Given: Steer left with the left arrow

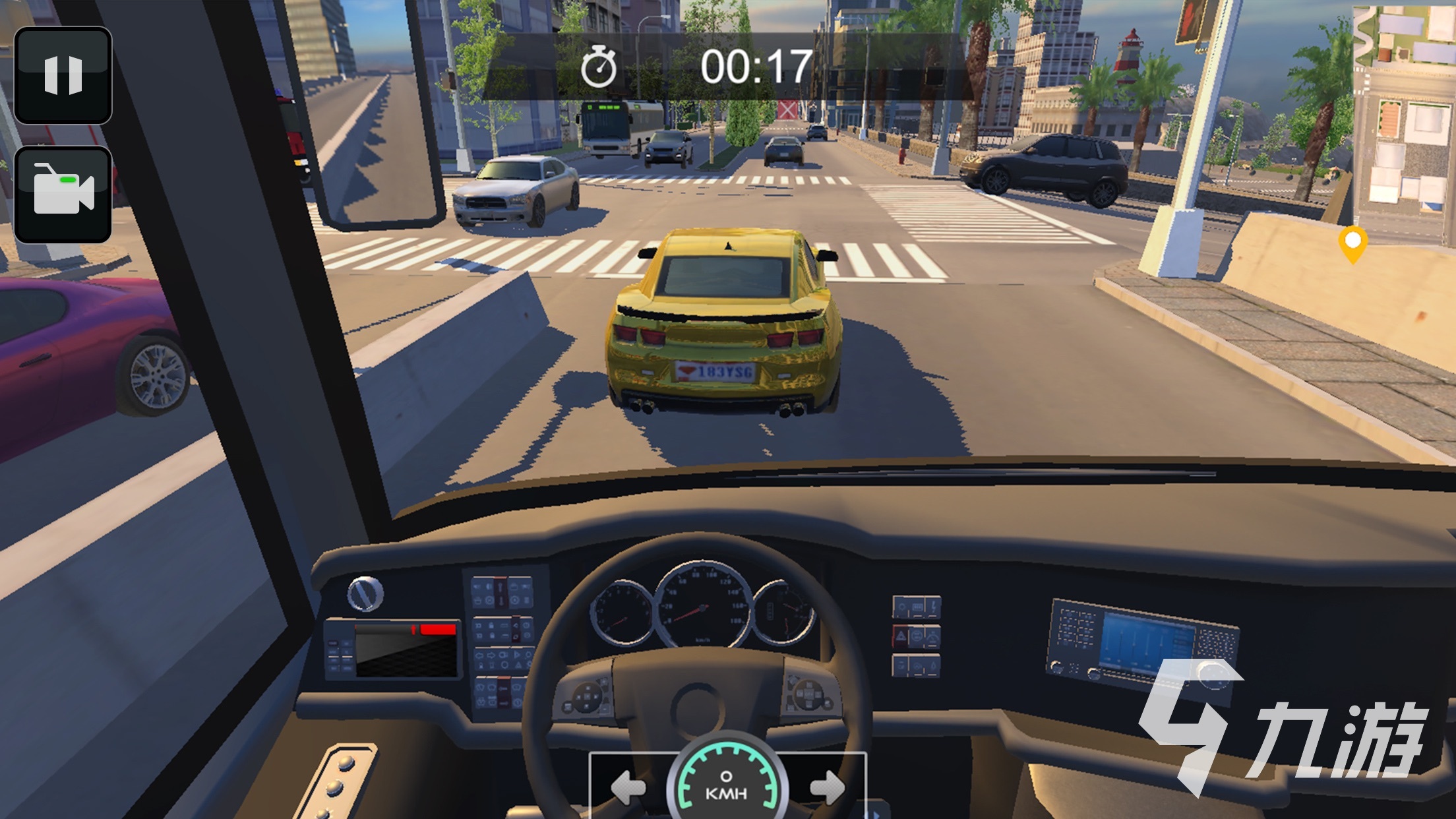Looking at the screenshot, I should [627, 787].
